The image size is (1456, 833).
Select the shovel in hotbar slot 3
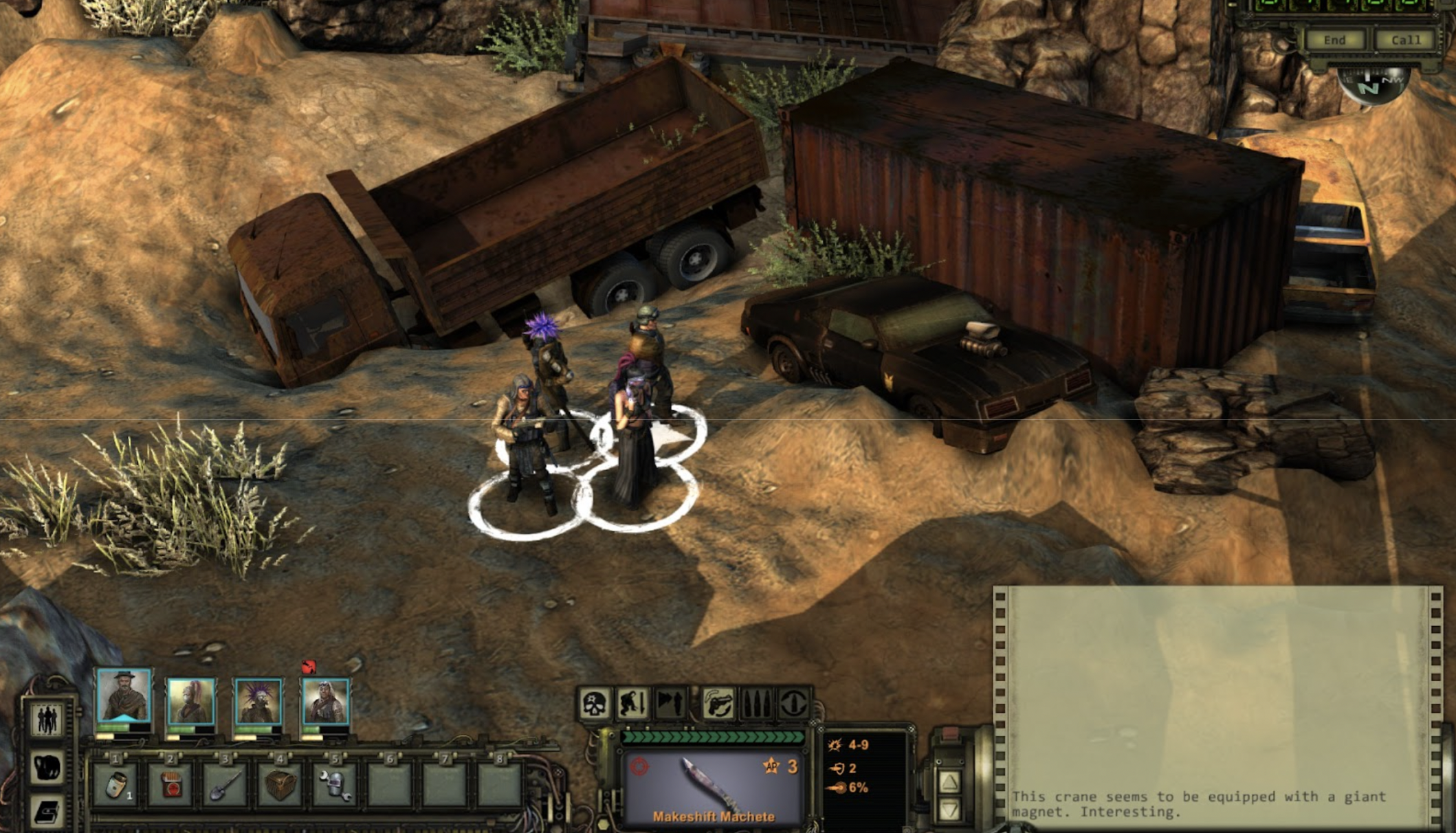click(x=225, y=784)
